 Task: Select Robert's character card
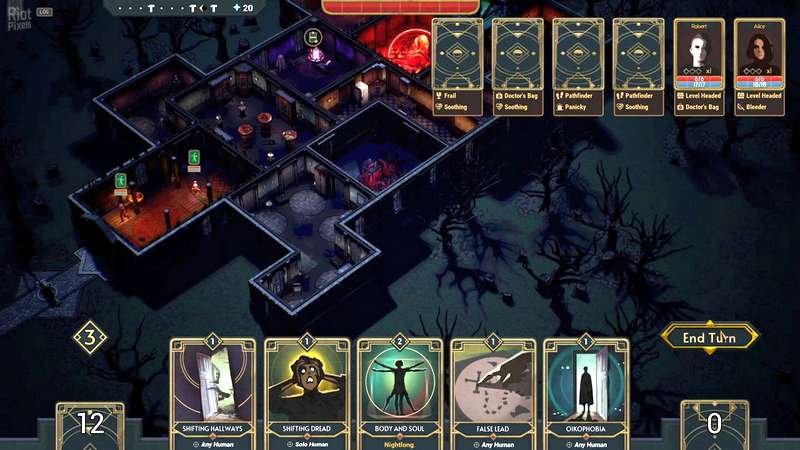click(699, 66)
